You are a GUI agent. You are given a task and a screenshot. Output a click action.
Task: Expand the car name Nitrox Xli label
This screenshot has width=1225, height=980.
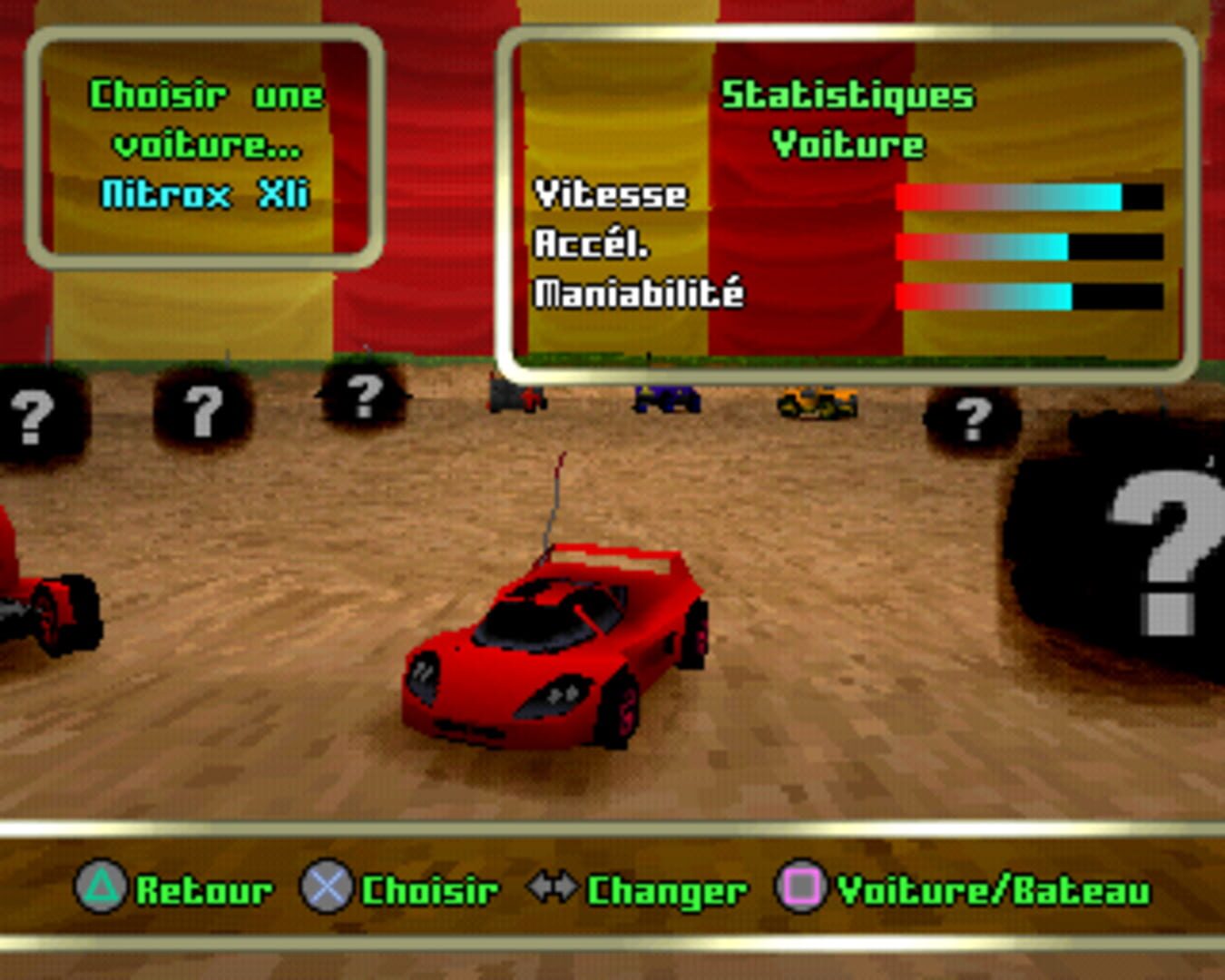click(x=204, y=193)
